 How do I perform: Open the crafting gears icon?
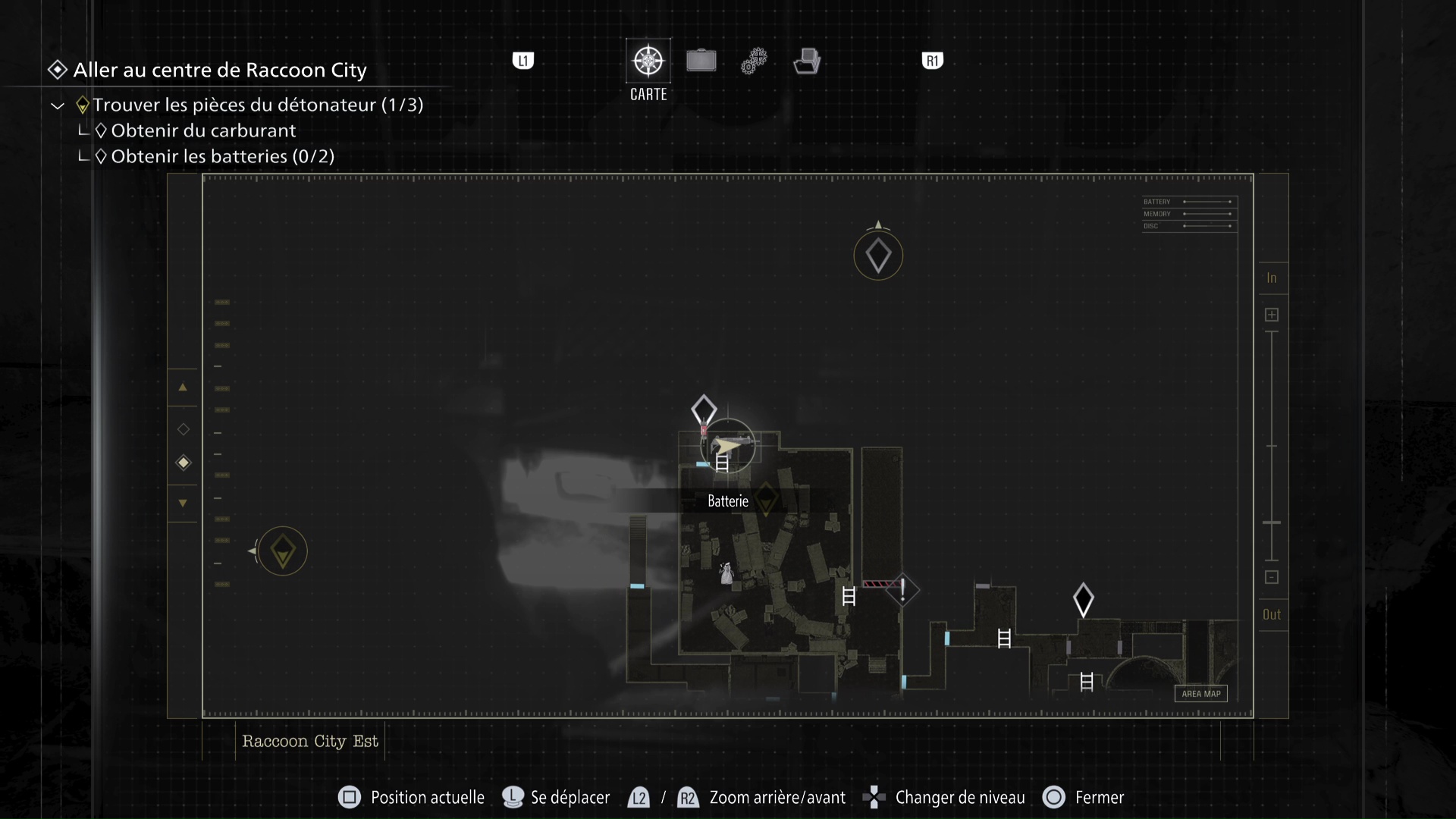coord(754,61)
